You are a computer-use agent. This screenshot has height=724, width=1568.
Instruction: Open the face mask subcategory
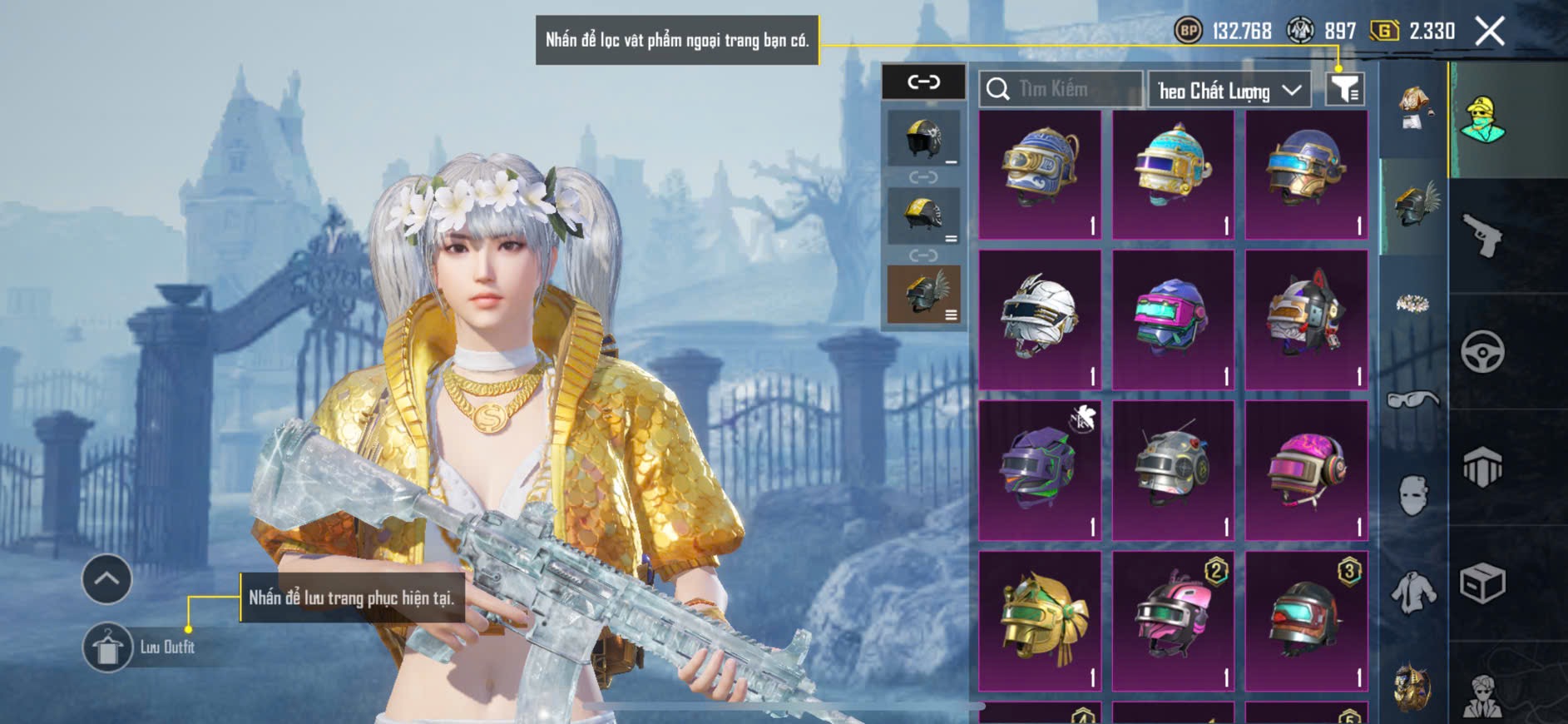point(1412,495)
